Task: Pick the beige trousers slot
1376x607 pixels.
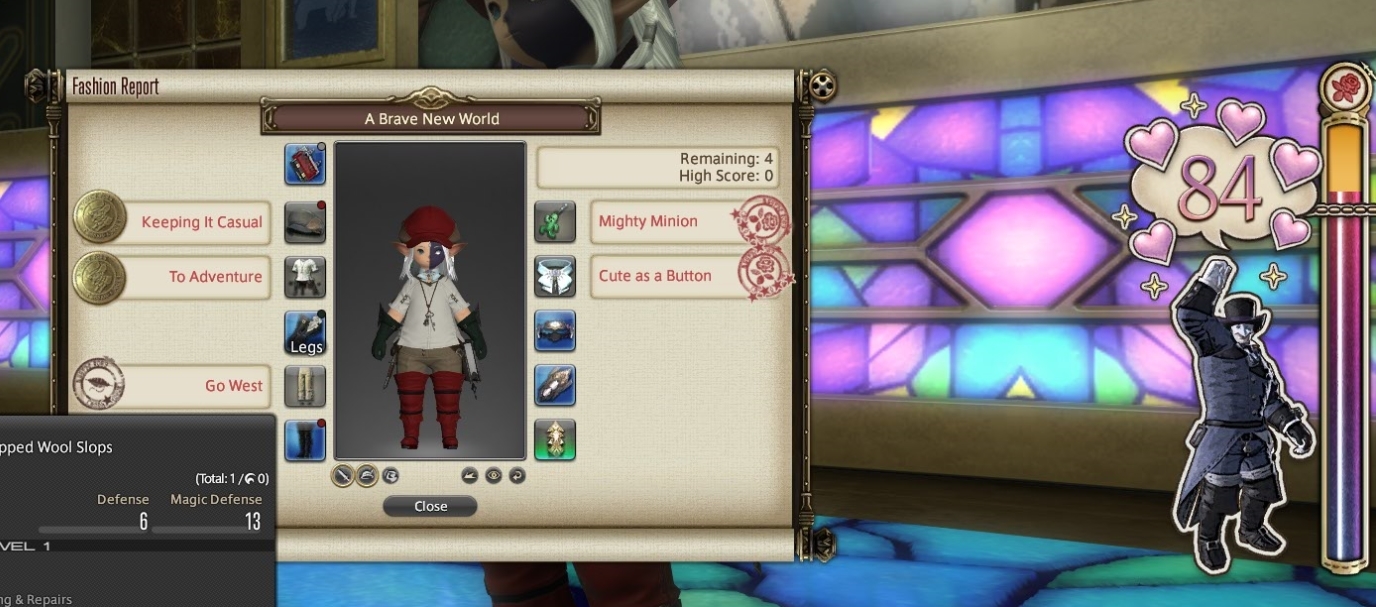Action: pyautogui.click(x=305, y=386)
